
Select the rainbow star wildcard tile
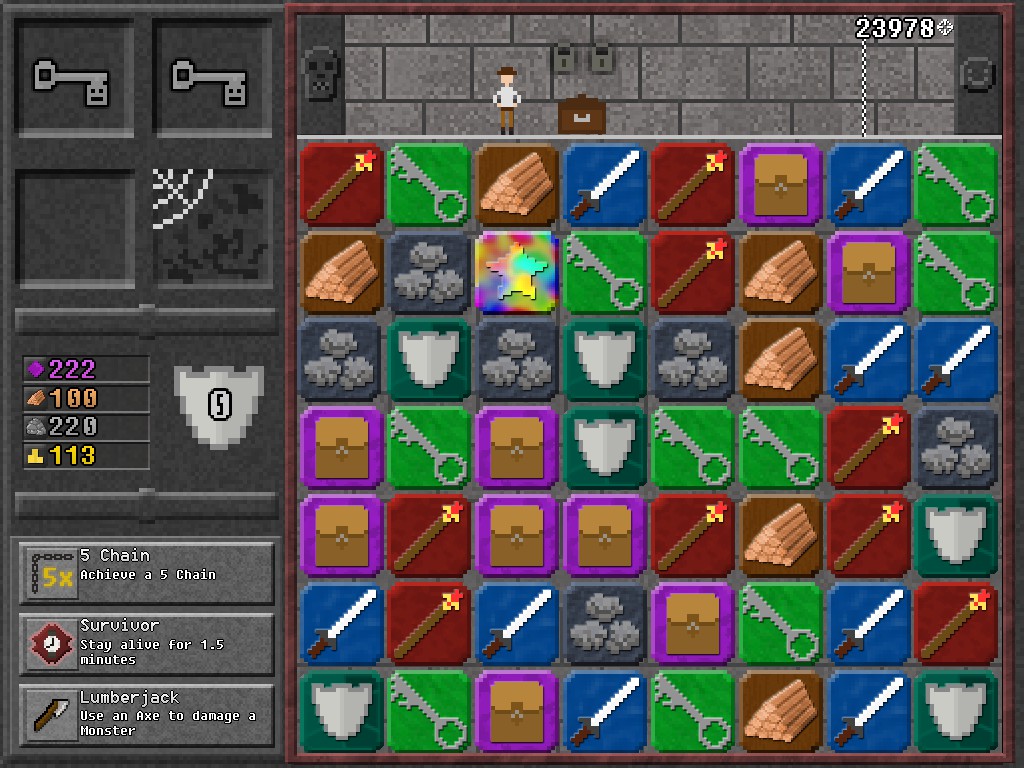[517, 272]
